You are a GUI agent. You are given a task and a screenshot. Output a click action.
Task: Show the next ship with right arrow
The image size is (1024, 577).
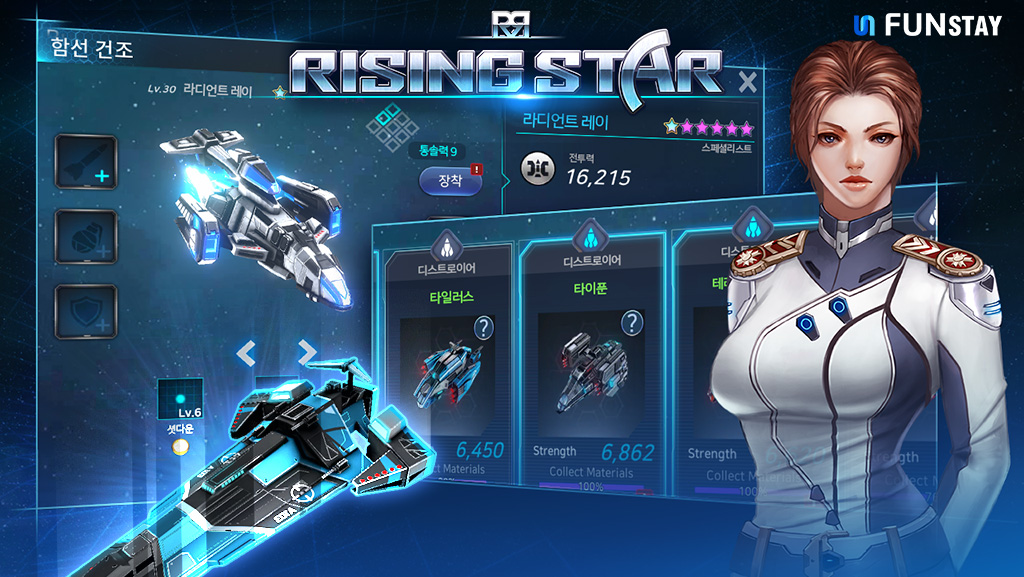point(307,352)
